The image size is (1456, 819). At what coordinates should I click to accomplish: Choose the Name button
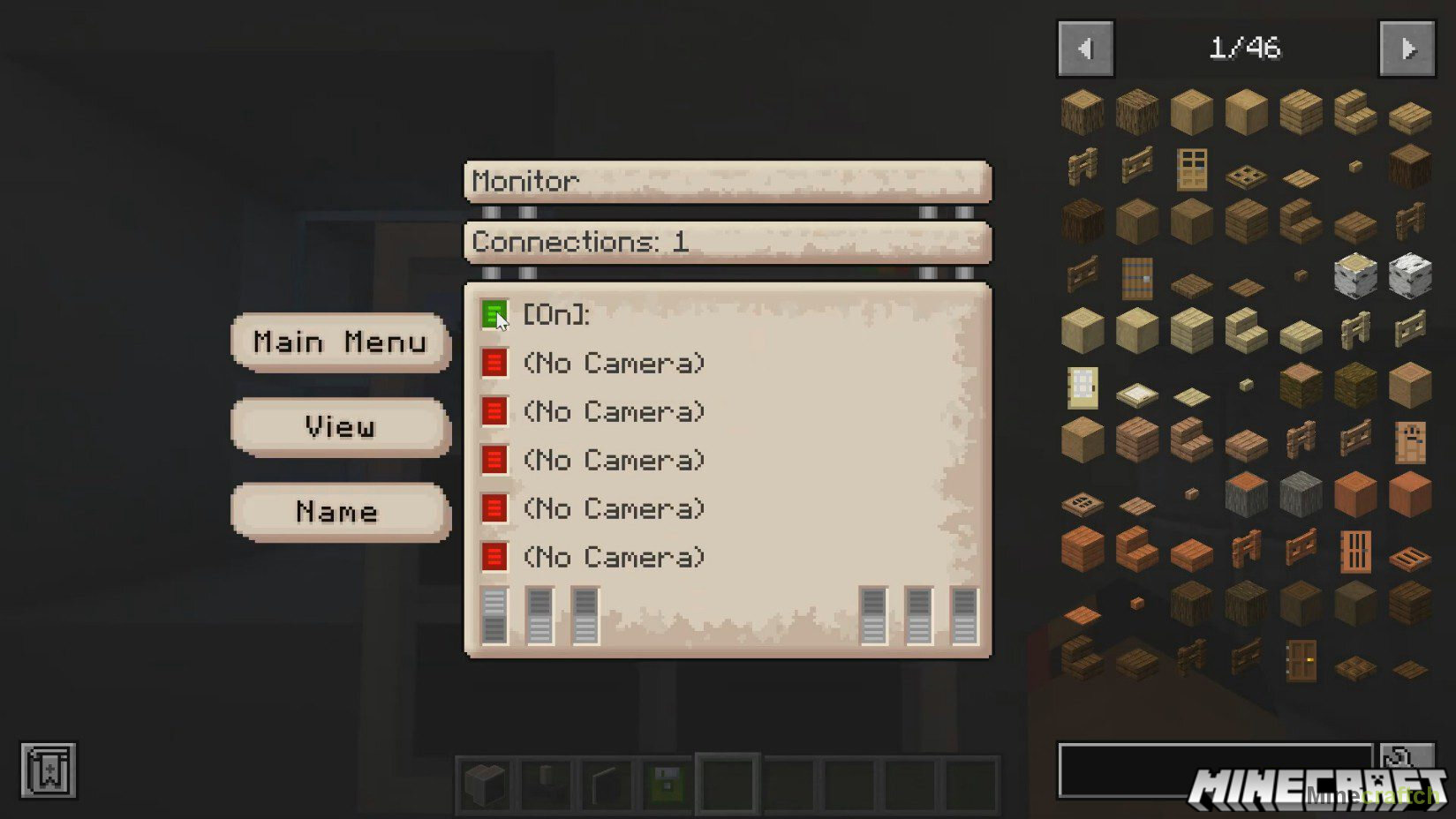coord(341,512)
